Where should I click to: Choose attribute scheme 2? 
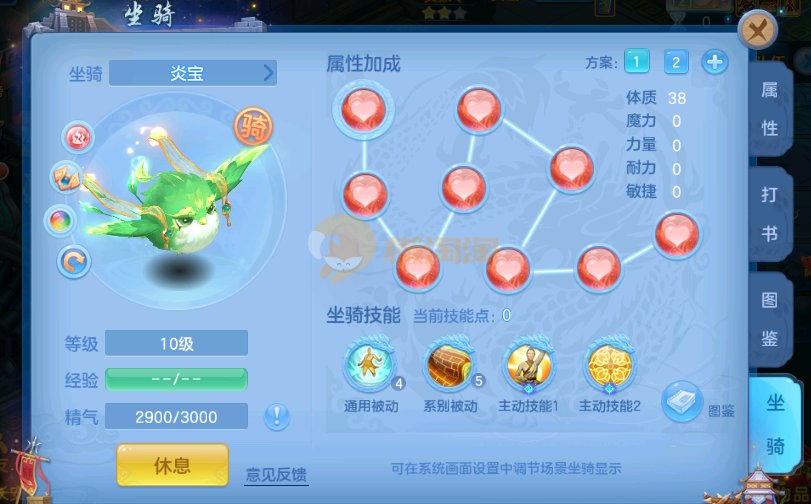[x=676, y=62]
